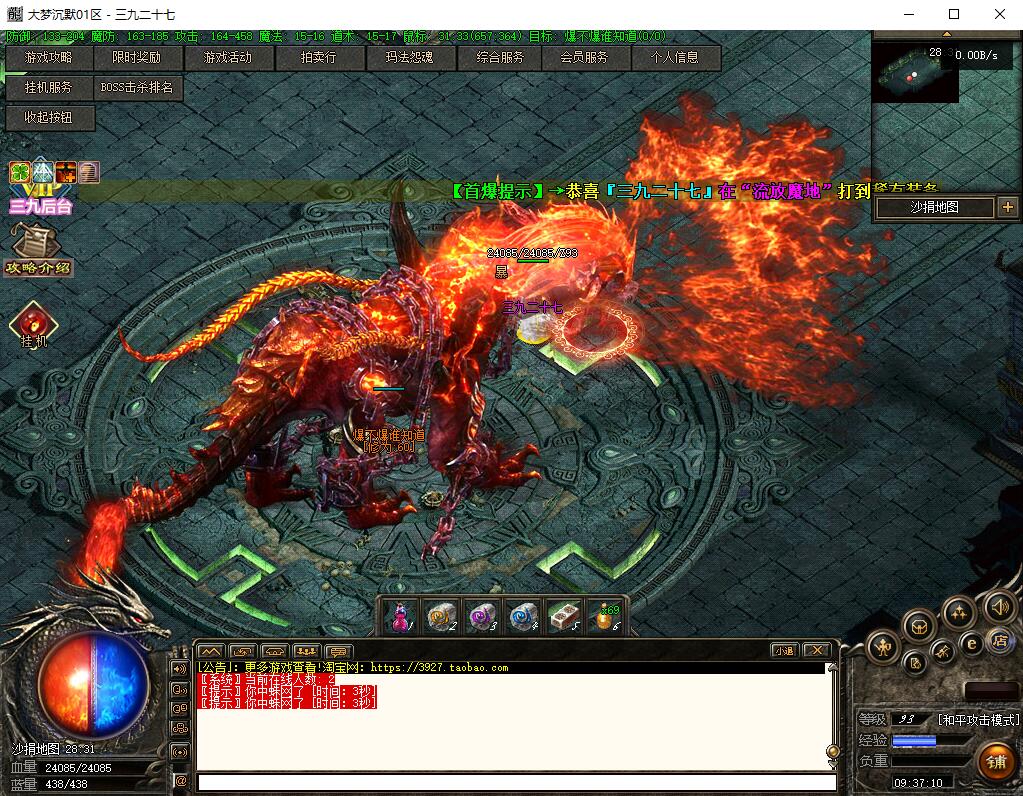The width and height of the screenshot is (1023, 796).
Task: Open the VIP 三九后台 icon
Action: click(x=40, y=188)
